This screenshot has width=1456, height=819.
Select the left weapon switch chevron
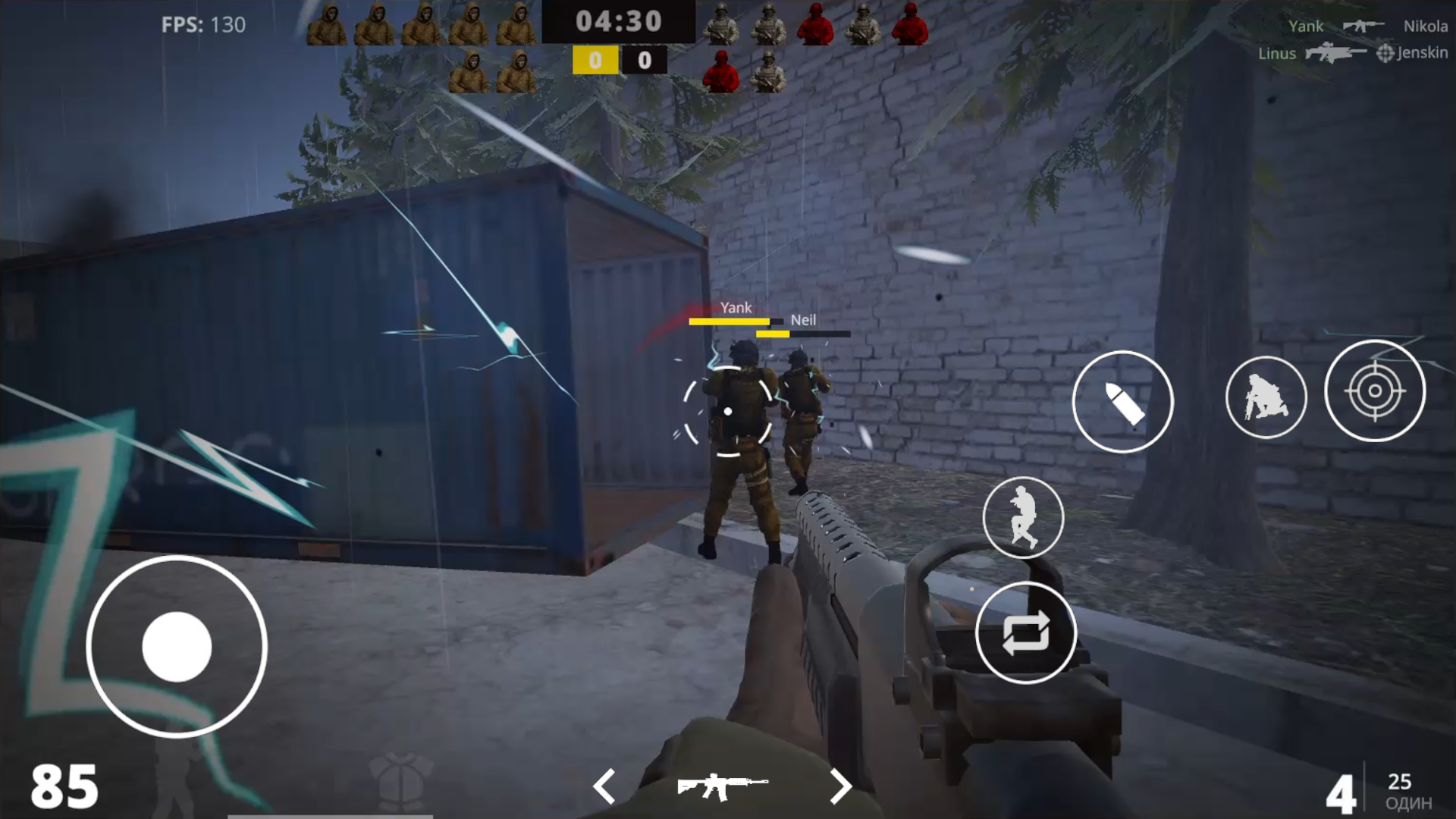[604, 786]
